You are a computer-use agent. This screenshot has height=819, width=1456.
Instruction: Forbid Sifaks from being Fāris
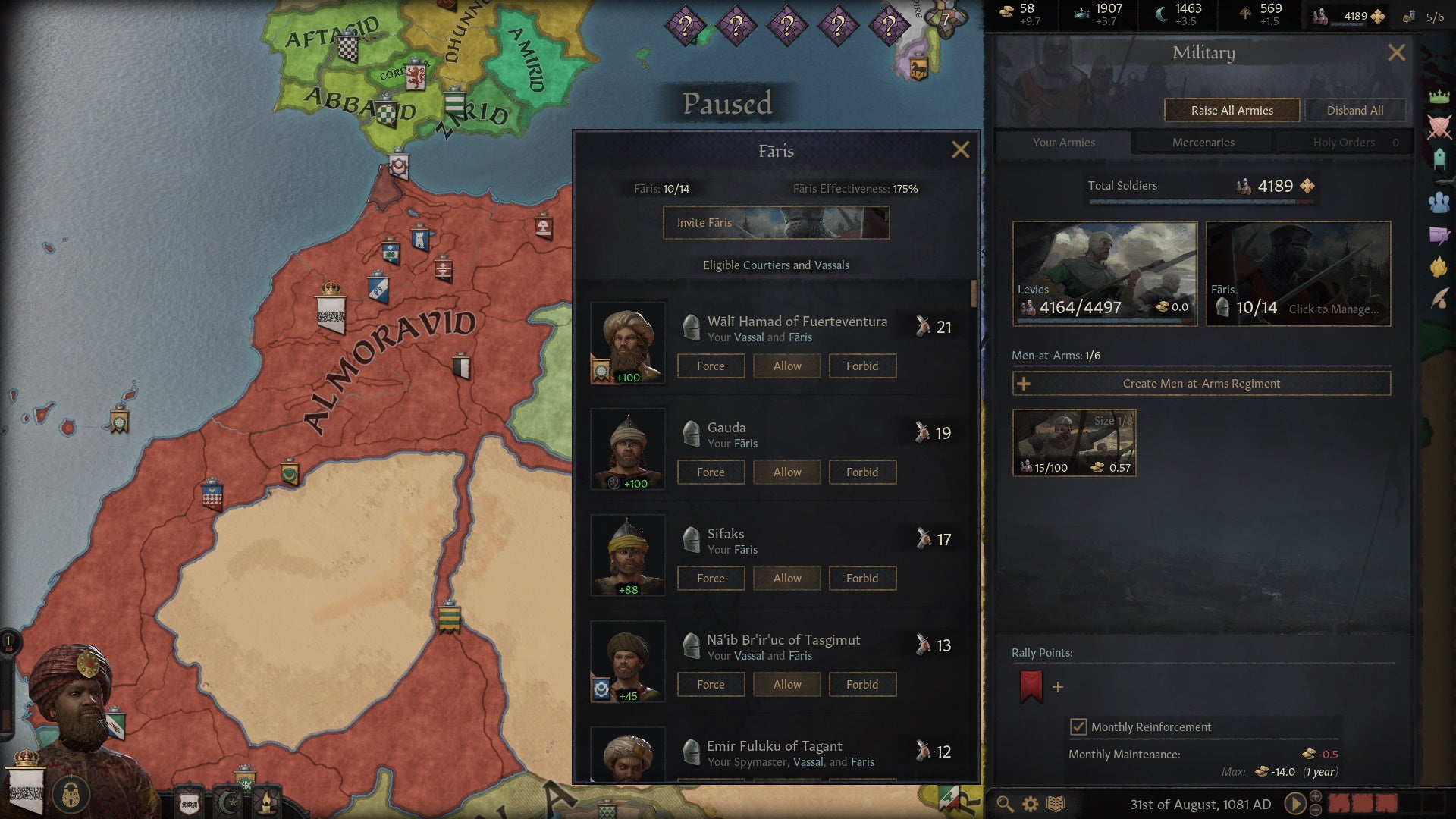point(862,578)
